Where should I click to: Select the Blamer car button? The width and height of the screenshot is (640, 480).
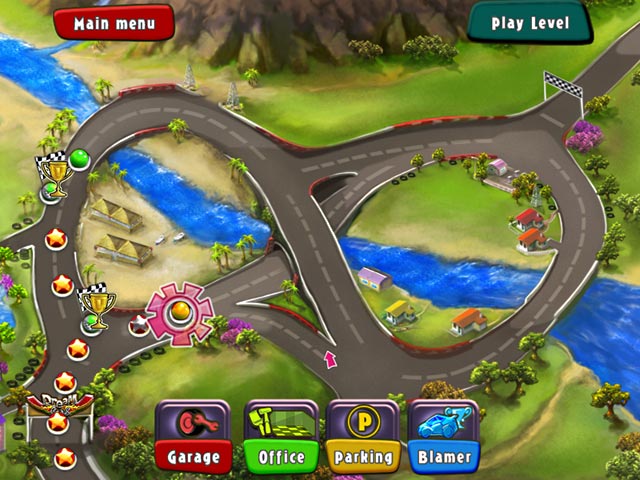[x=444, y=436]
